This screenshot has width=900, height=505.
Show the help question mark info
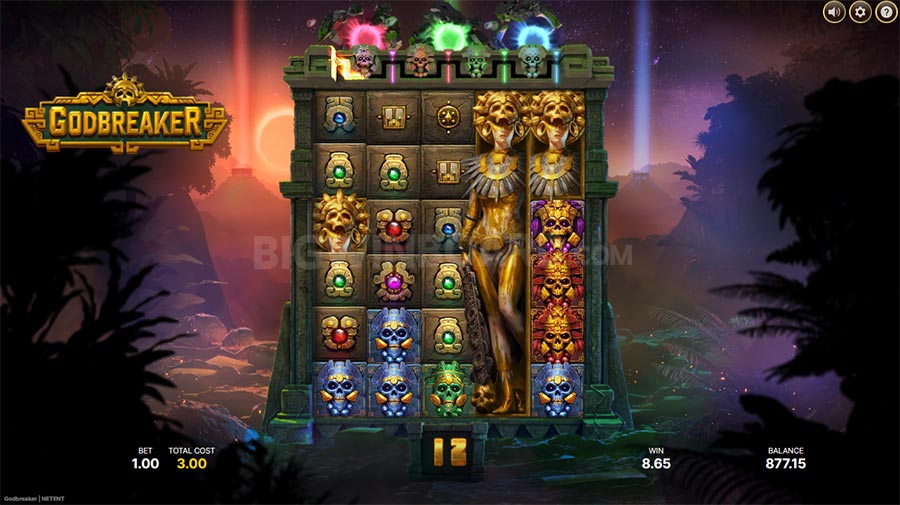point(886,12)
